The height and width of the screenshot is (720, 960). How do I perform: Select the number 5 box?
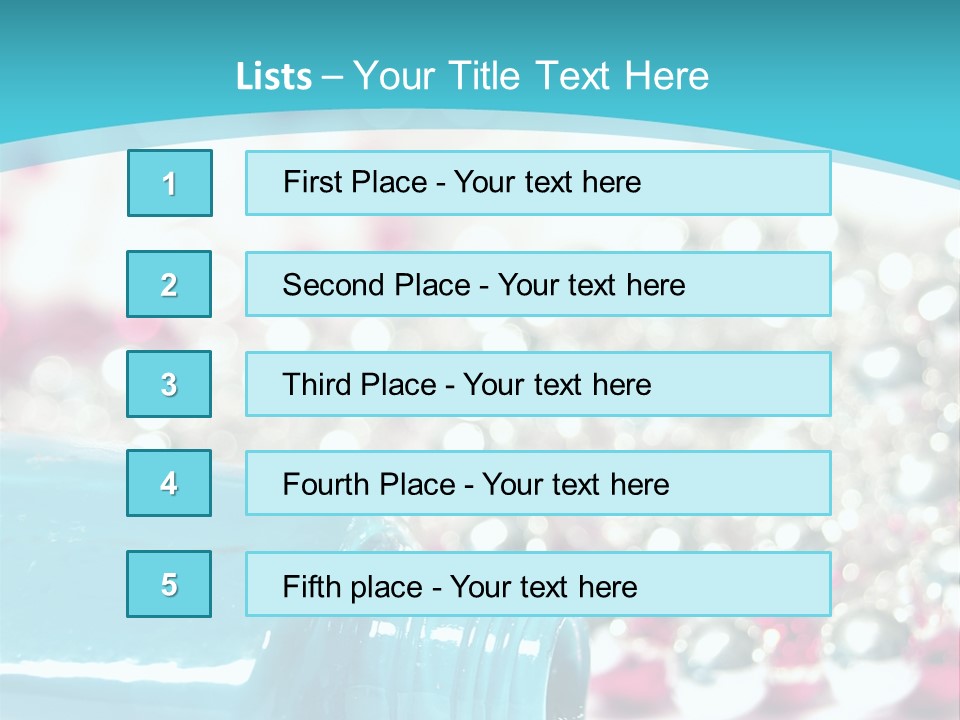click(x=169, y=584)
